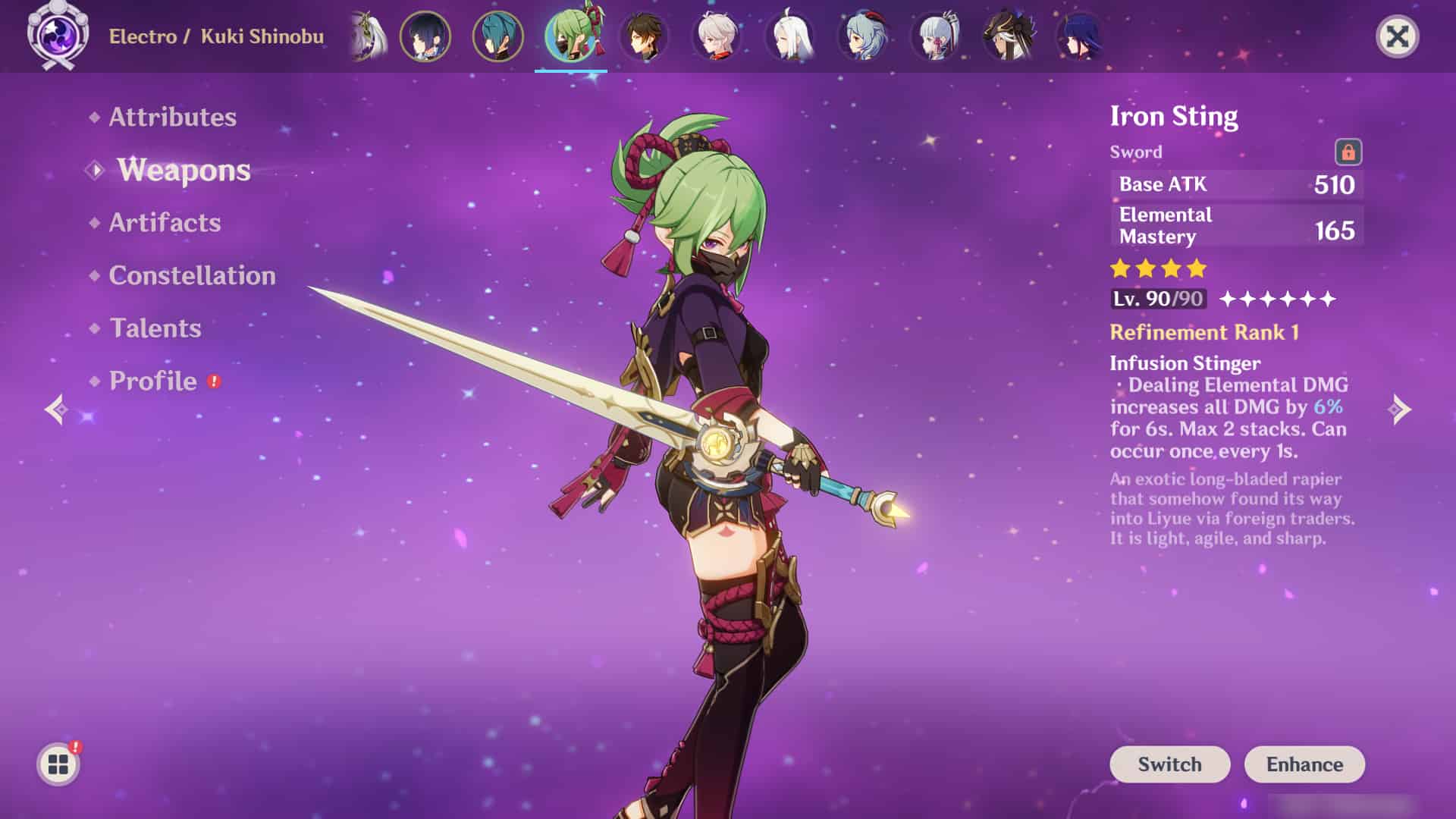Image resolution: width=1456 pixels, height=819 pixels.
Task: Select Zhongli's portrait in character bar
Action: (644, 36)
